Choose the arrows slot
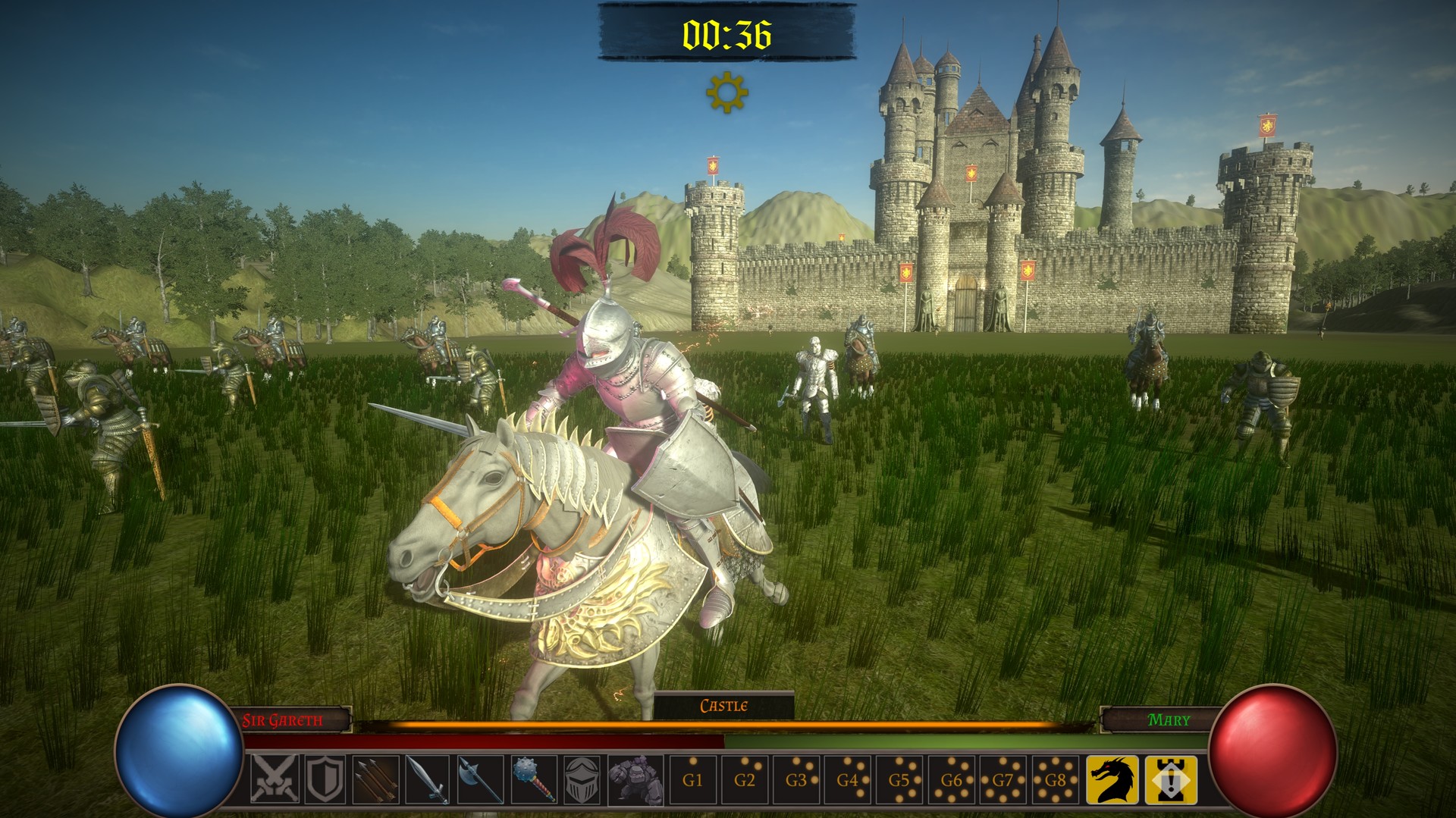 (x=377, y=779)
